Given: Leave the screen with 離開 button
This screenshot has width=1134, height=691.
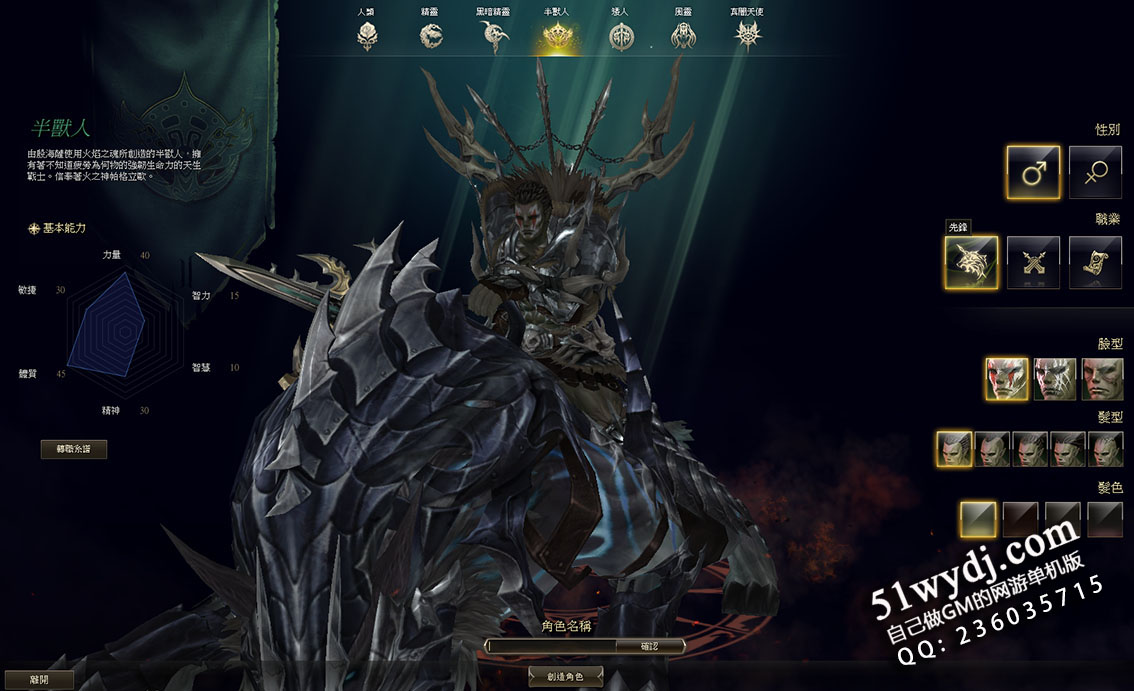Looking at the screenshot, I should (x=39, y=679).
